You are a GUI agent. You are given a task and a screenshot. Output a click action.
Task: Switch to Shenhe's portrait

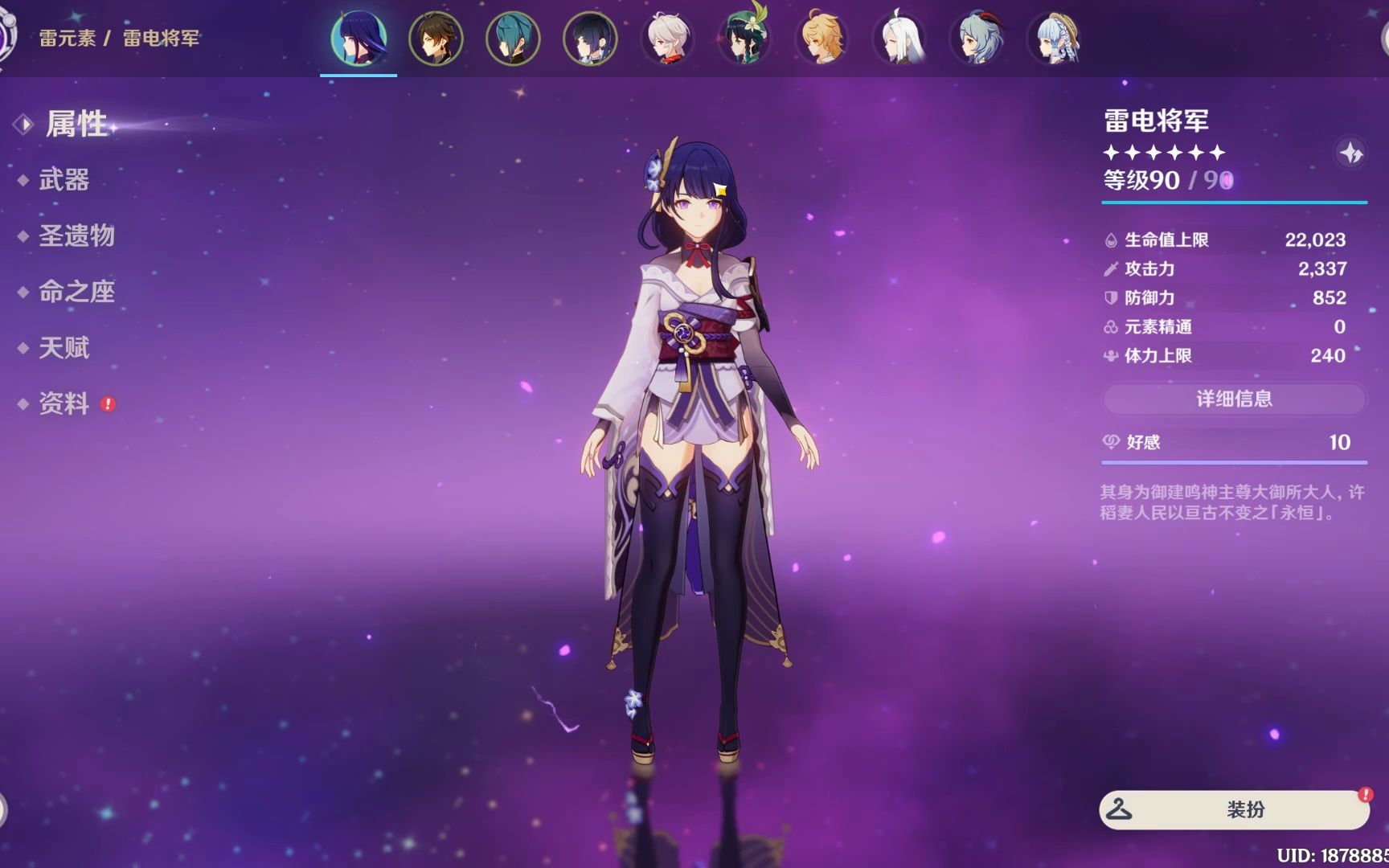point(899,38)
